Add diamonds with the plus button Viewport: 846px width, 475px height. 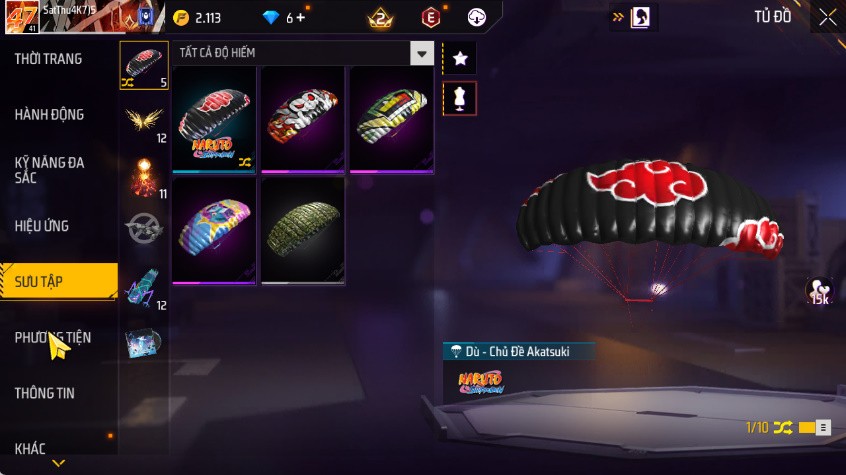(x=301, y=18)
